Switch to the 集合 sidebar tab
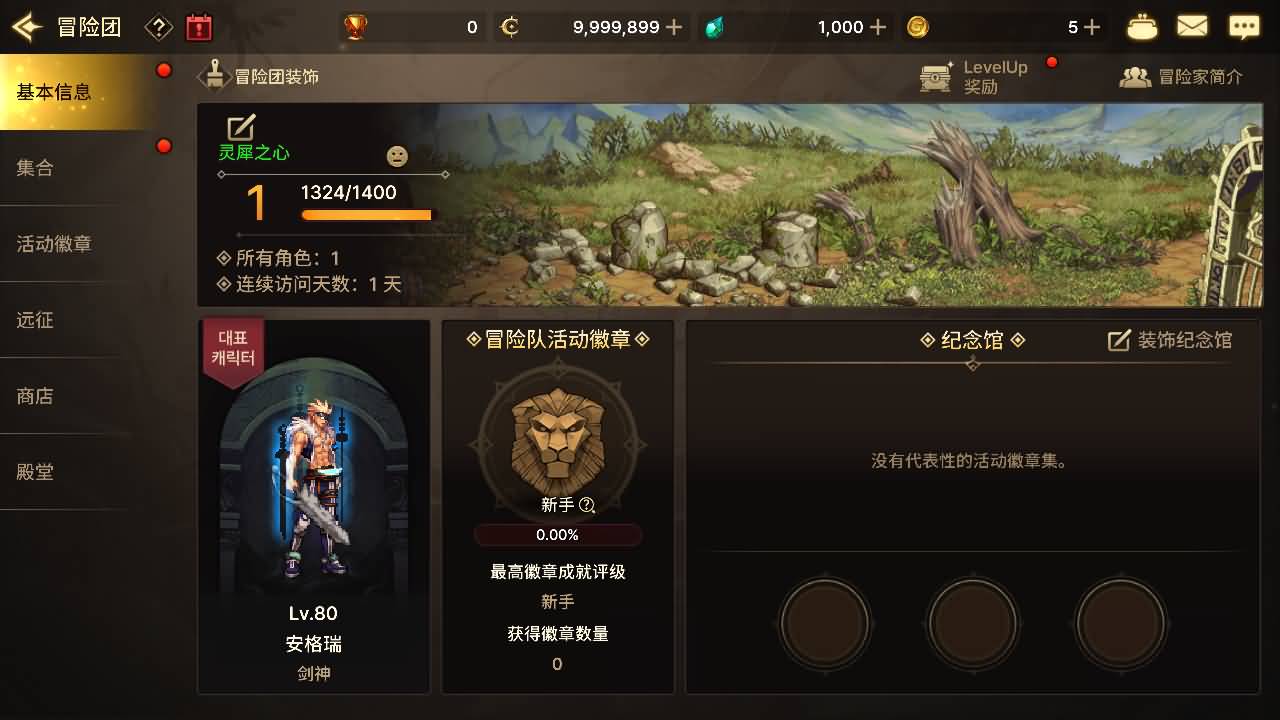1280x720 pixels. click(x=35, y=169)
